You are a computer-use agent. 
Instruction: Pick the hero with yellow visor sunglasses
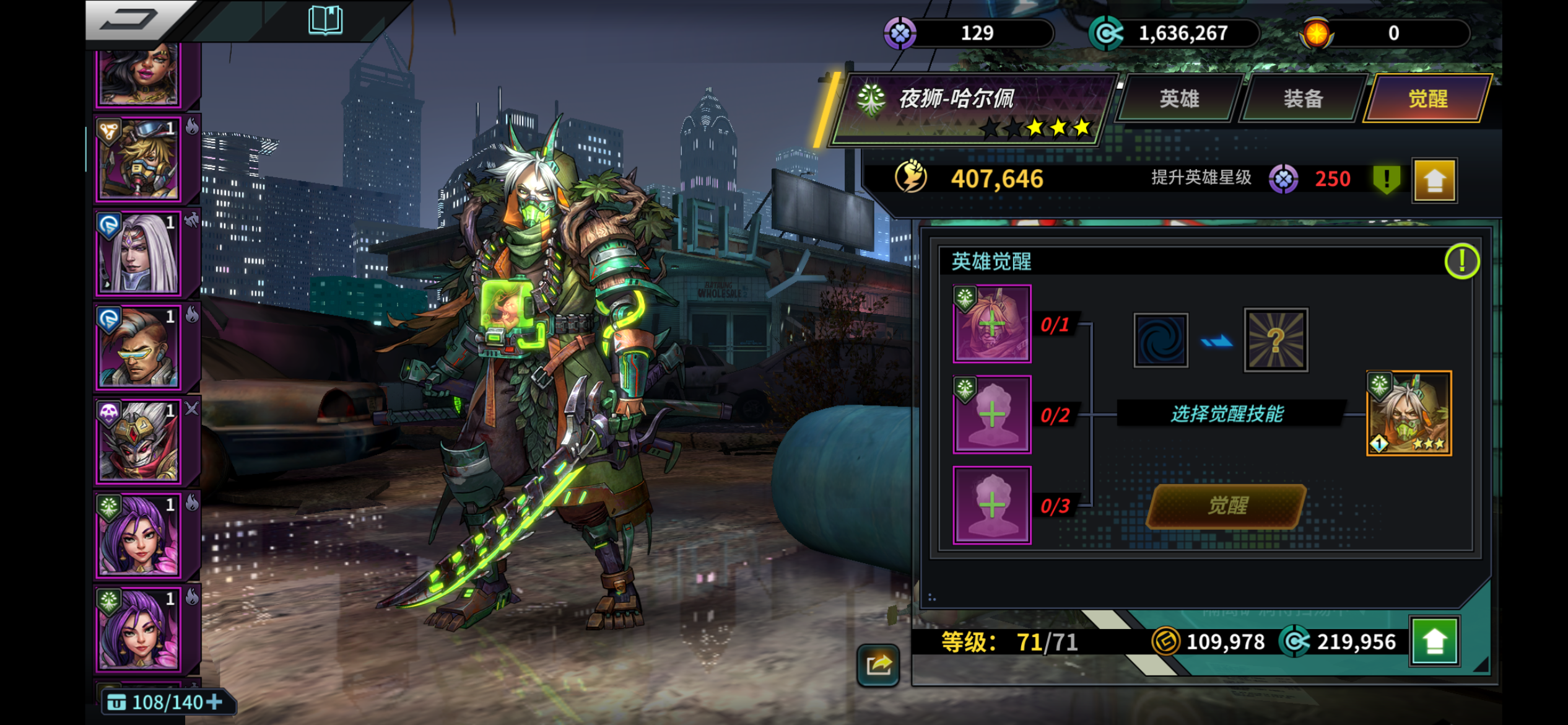click(x=139, y=348)
